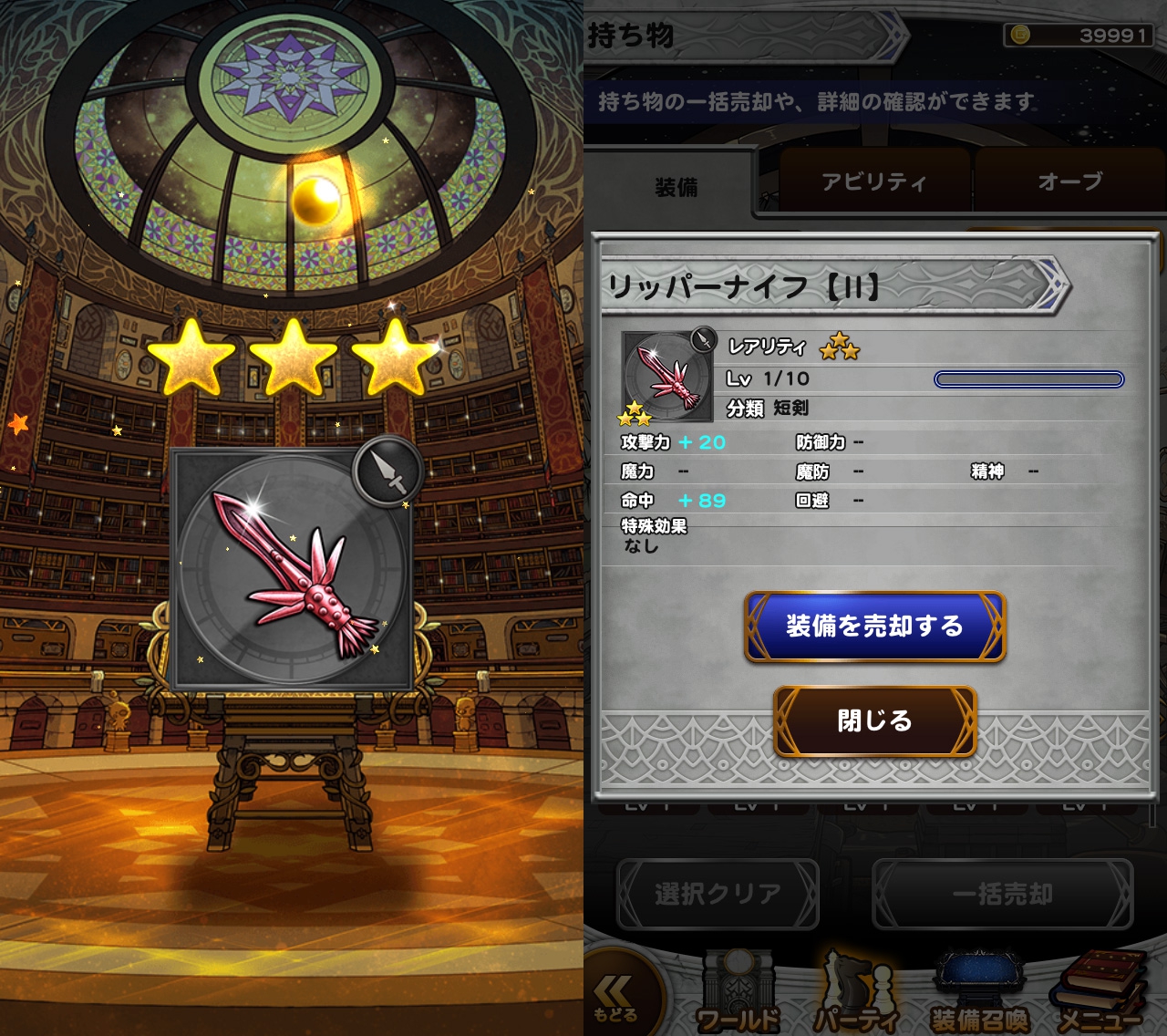Click the 選択クリア button

click(x=718, y=895)
